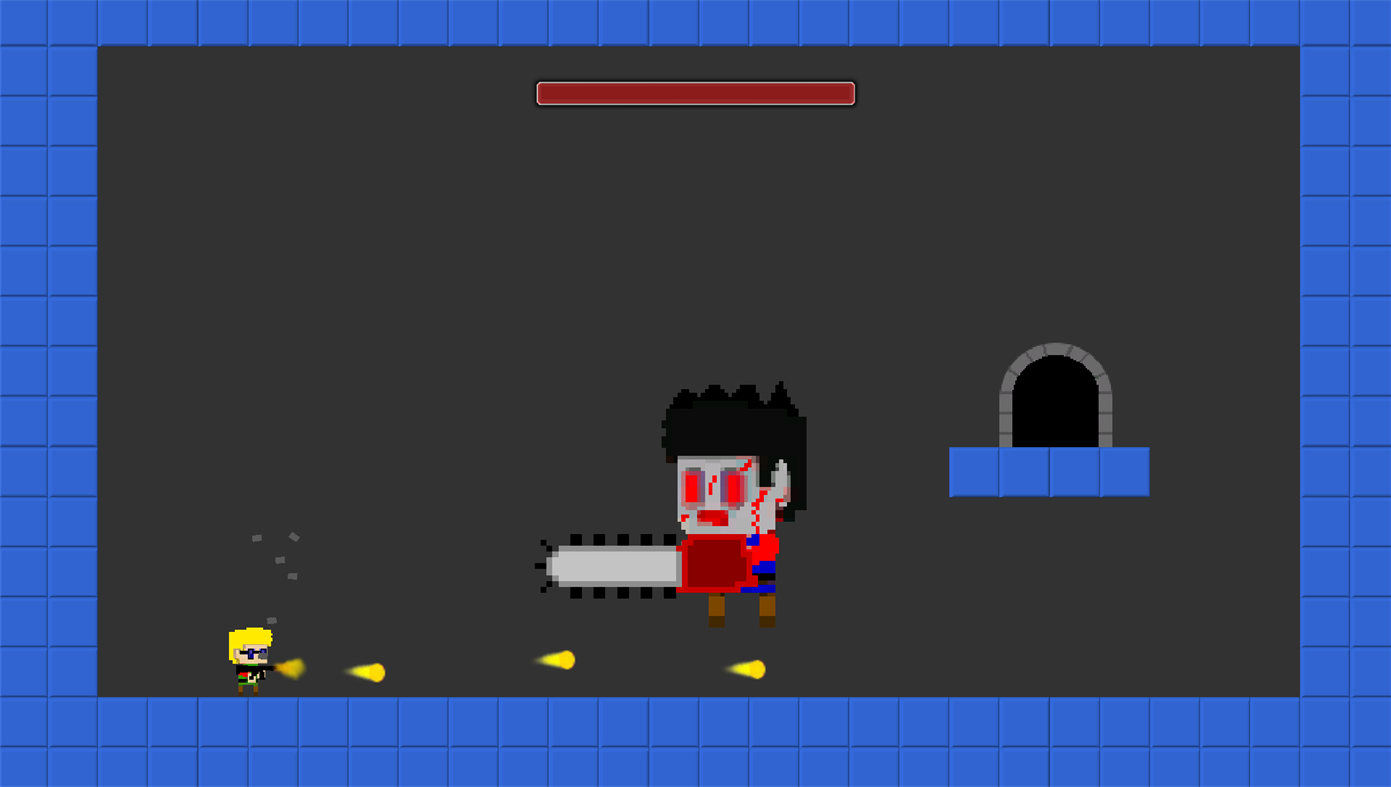Click the gray debris particles above the player
The image size is (1391, 787).
point(273,555)
